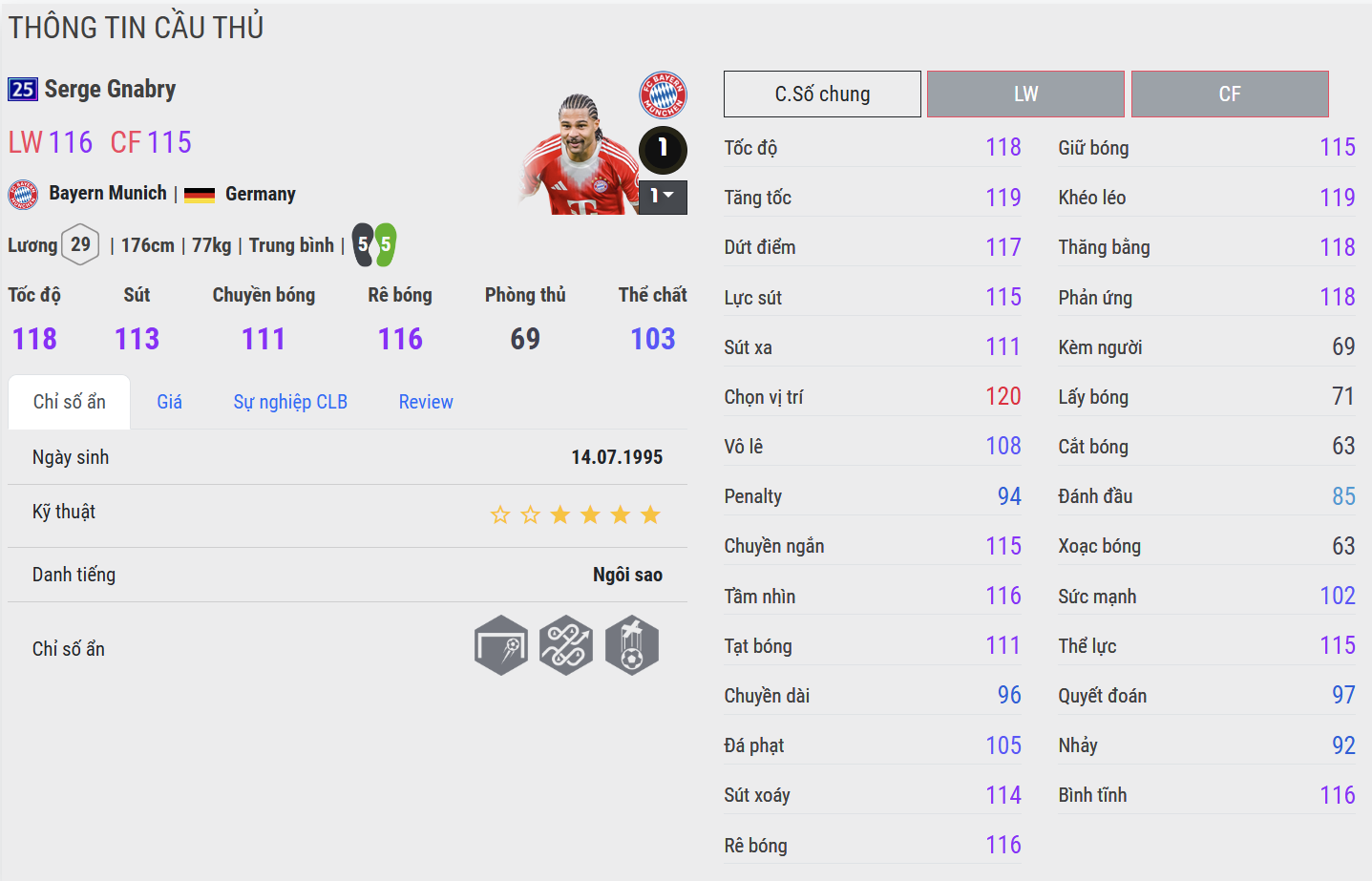
Task: Click the tactics route hidden trait icon
Action: (566, 645)
